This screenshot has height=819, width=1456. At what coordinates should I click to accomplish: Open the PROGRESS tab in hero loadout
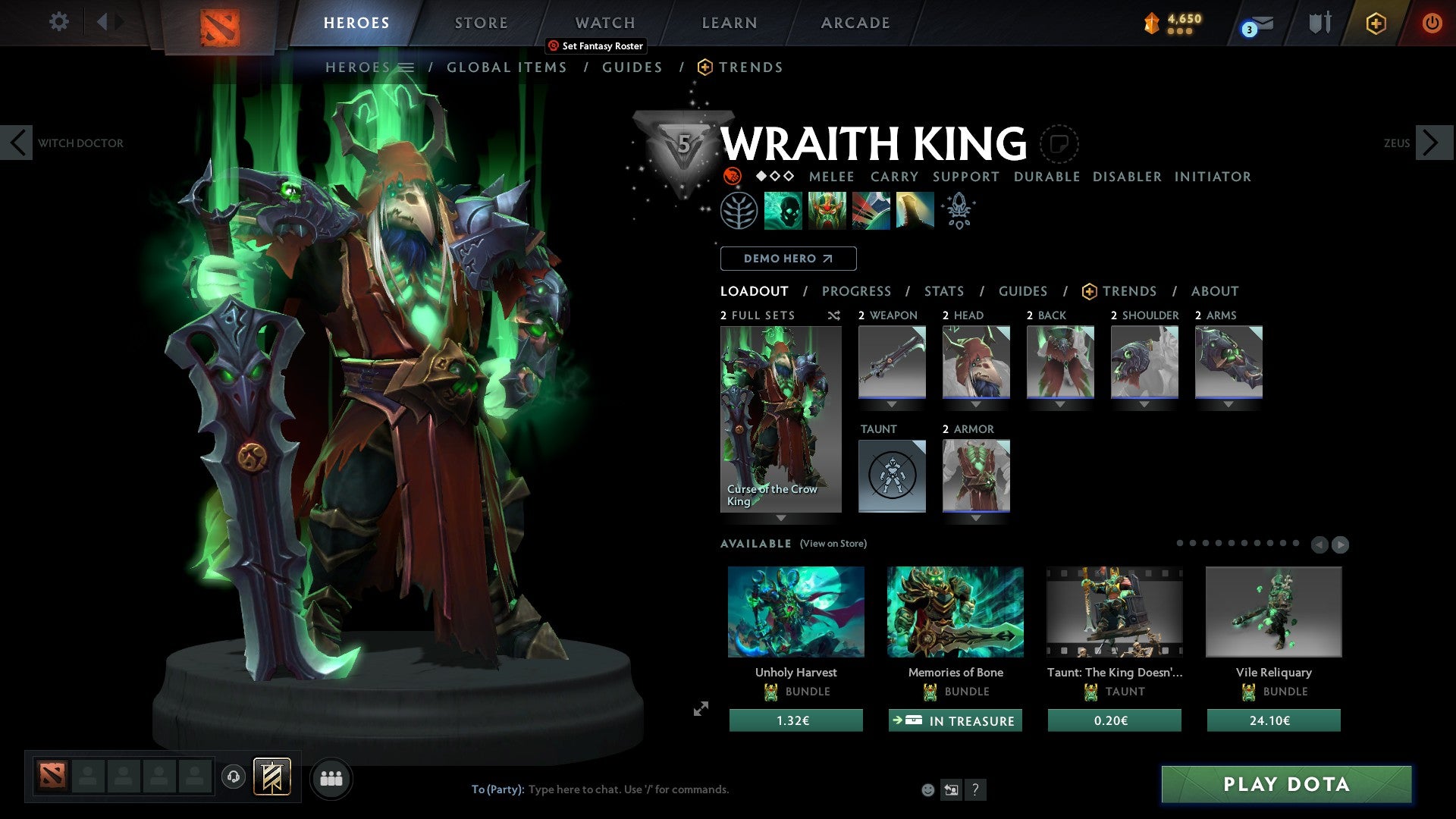[857, 291]
